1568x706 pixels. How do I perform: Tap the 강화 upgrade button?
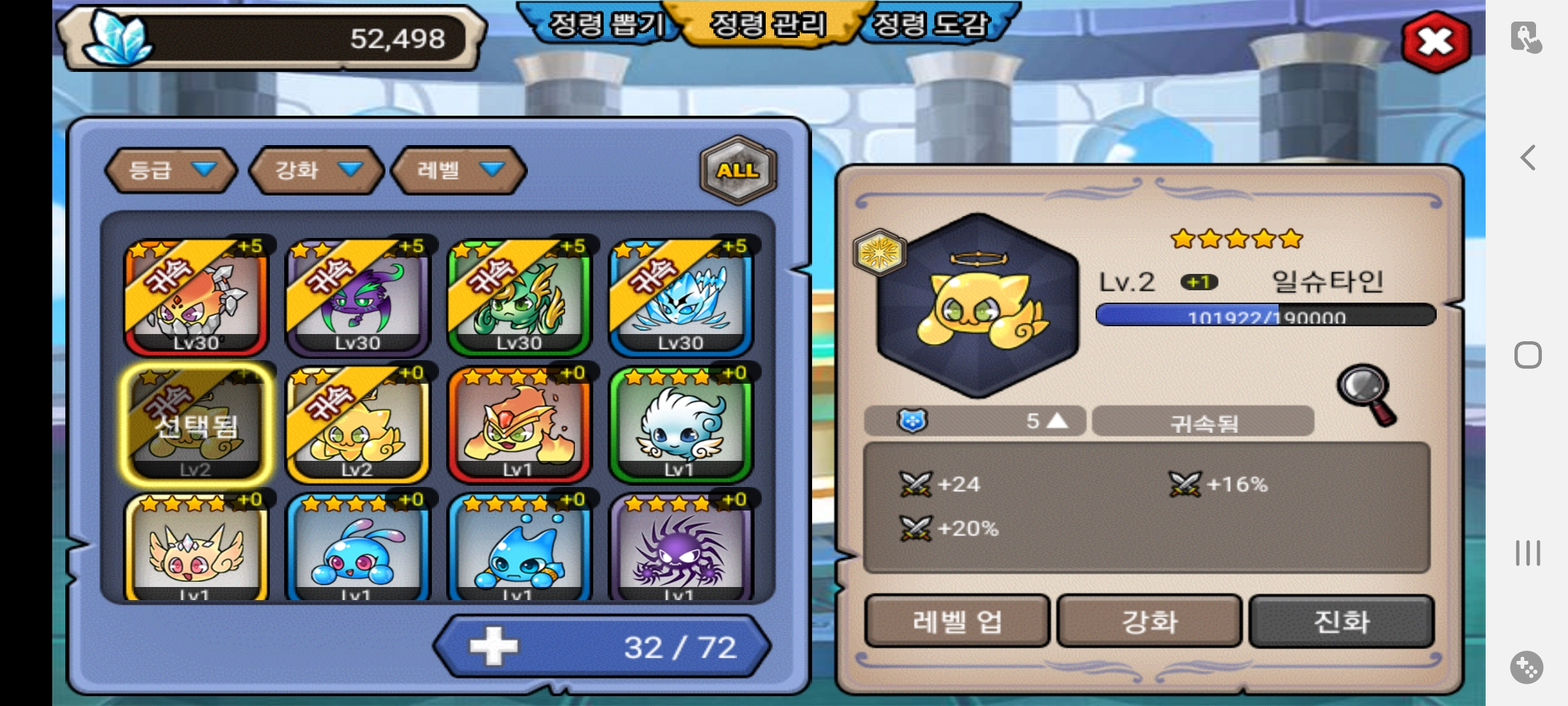pyautogui.click(x=1149, y=621)
